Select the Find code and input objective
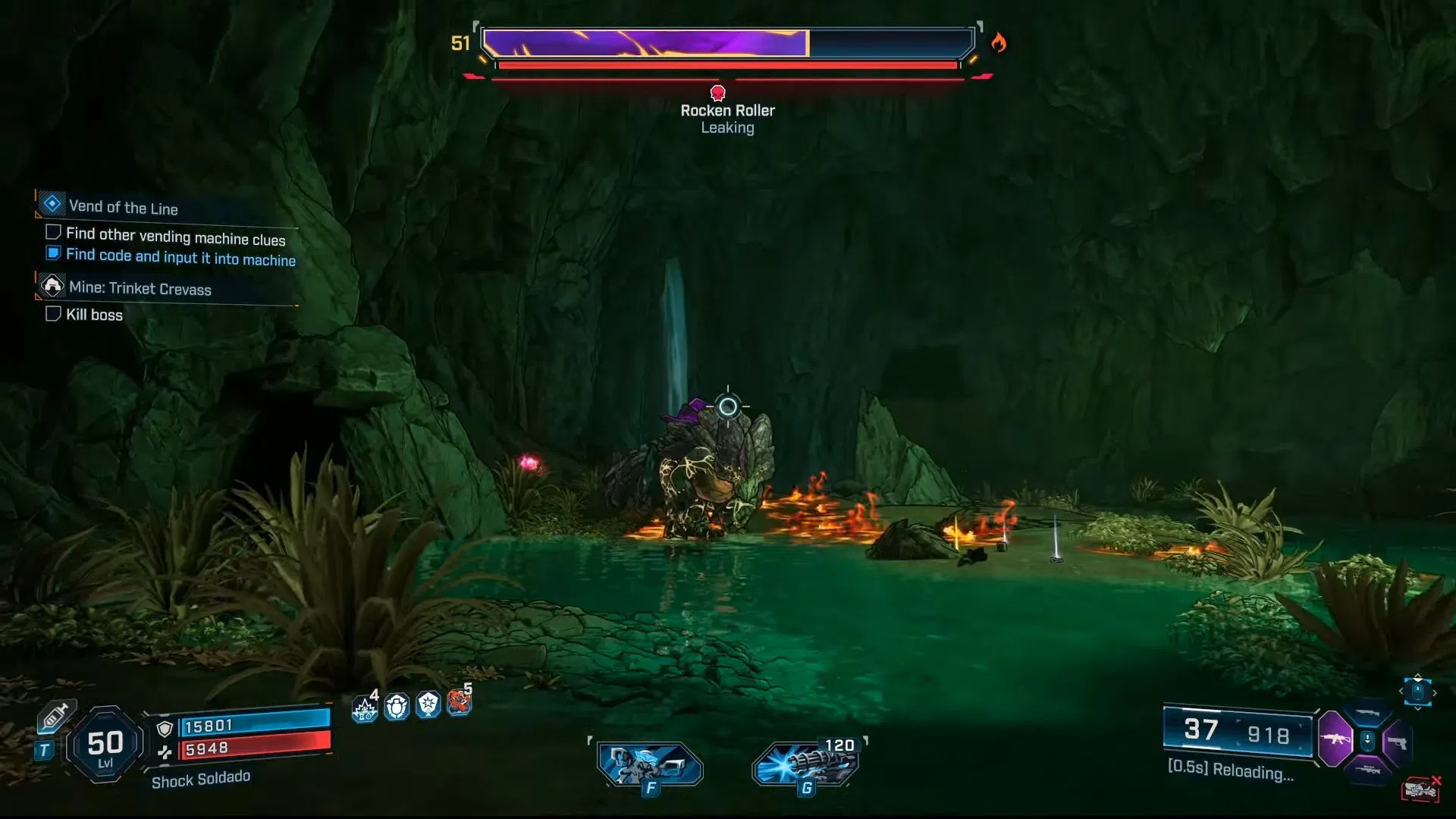 click(x=180, y=257)
